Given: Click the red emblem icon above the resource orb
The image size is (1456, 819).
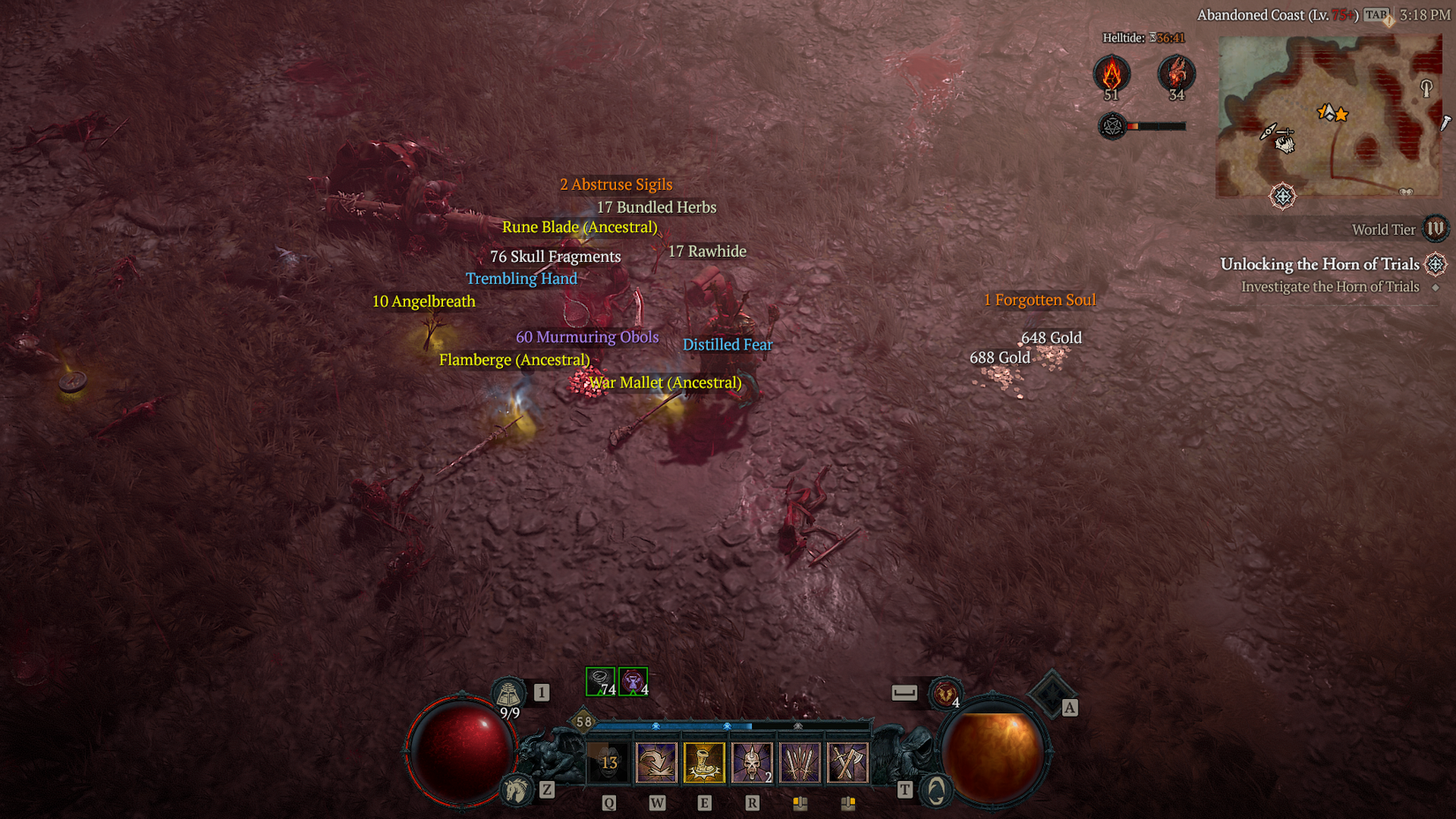Looking at the screenshot, I should tap(944, 695).
